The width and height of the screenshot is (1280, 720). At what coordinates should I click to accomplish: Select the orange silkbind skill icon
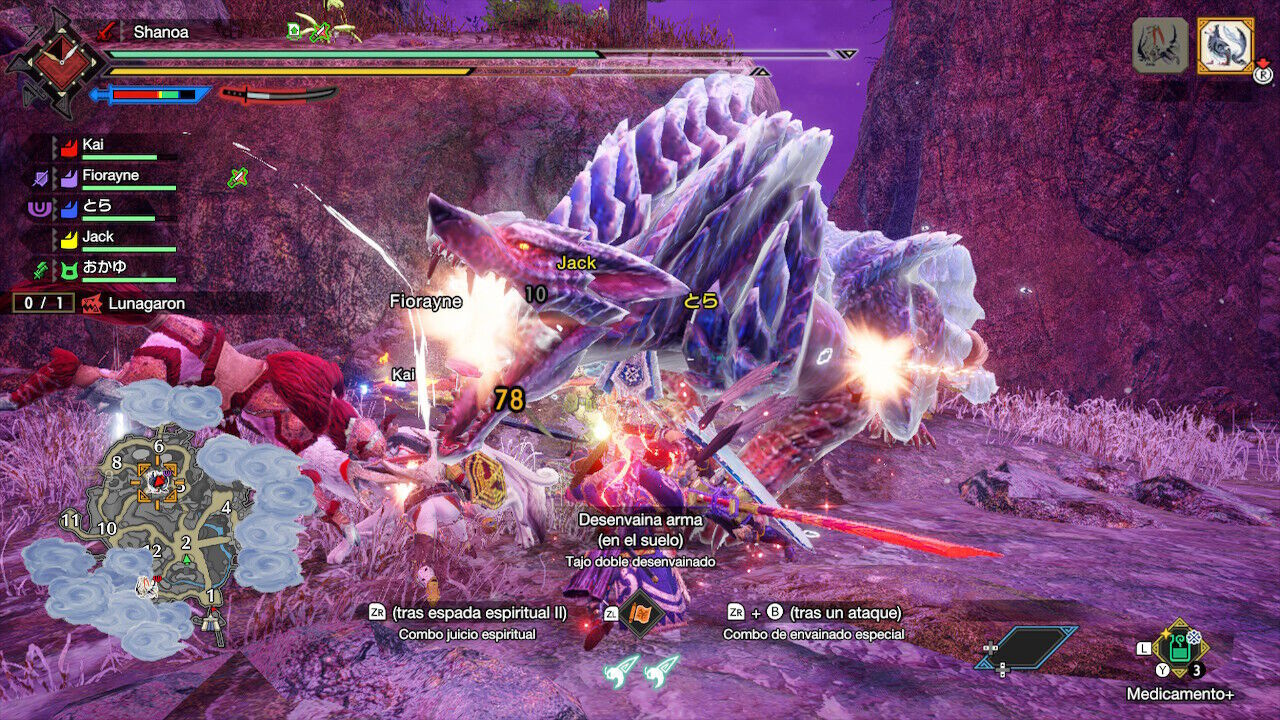pyautogui.click(x=640, y=612)
